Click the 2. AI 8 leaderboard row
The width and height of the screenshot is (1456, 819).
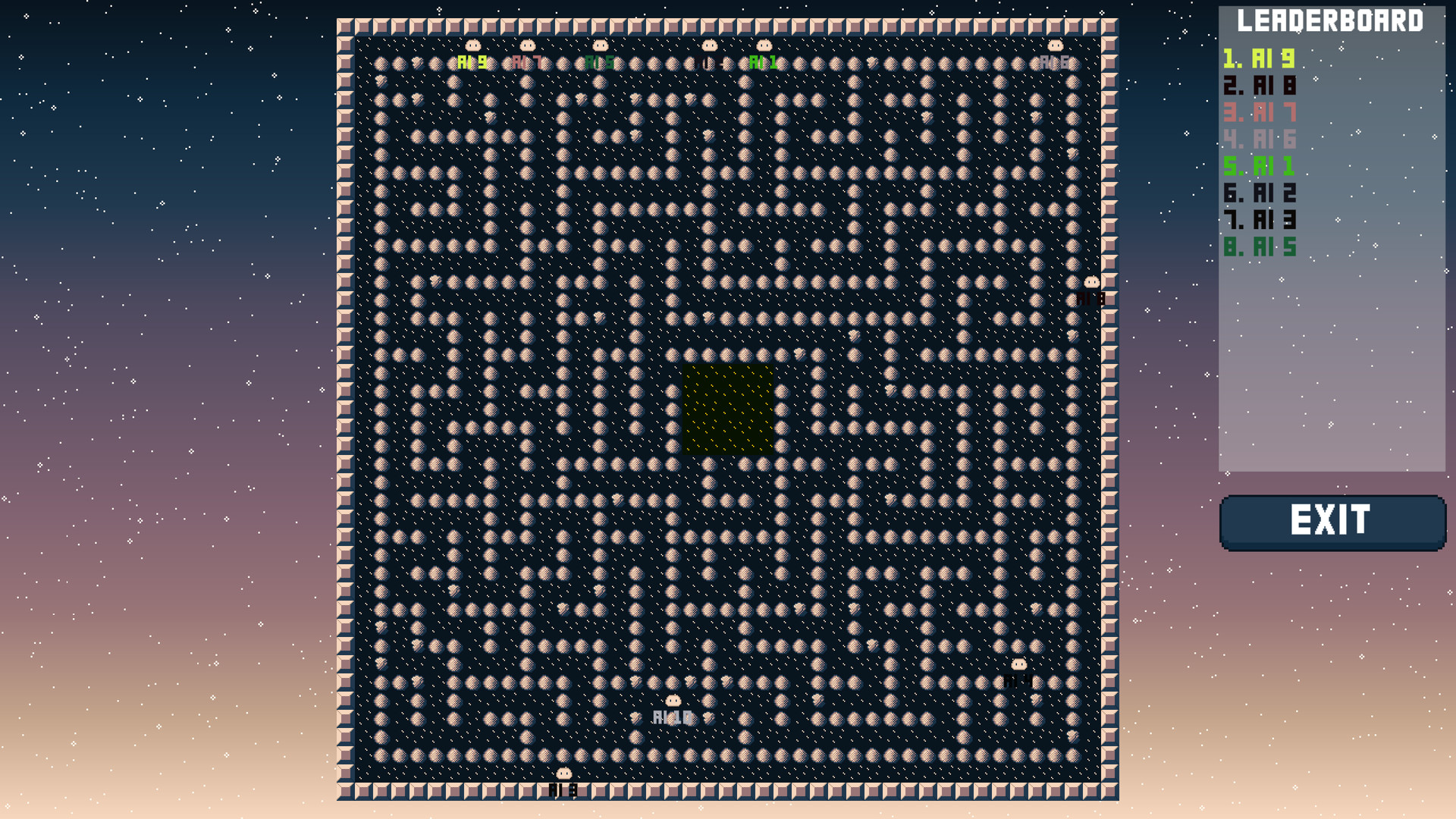pyautogui.click(x=1259, y=85)
